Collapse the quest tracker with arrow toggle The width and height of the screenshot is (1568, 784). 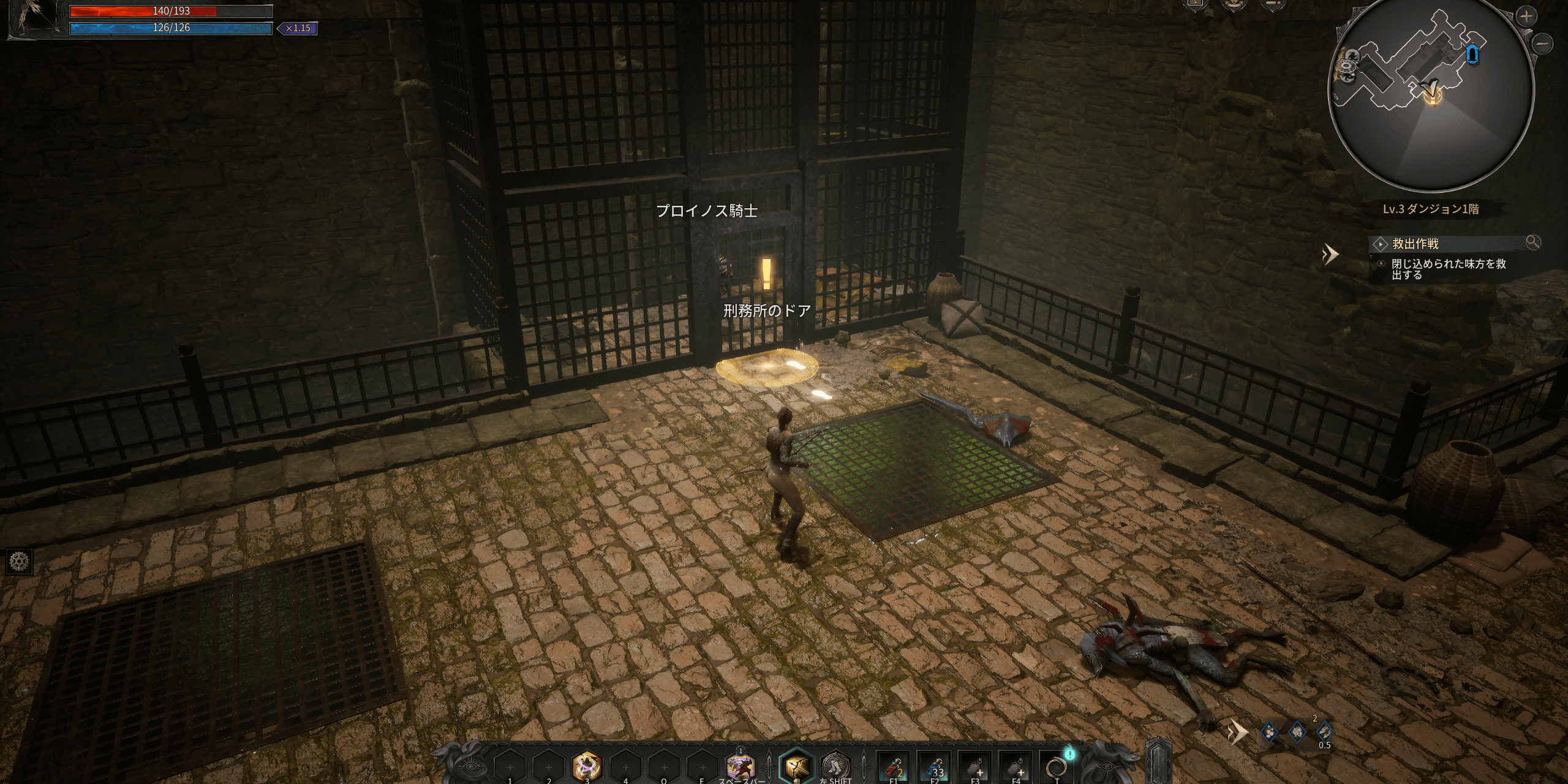[x=1330, y=254]
